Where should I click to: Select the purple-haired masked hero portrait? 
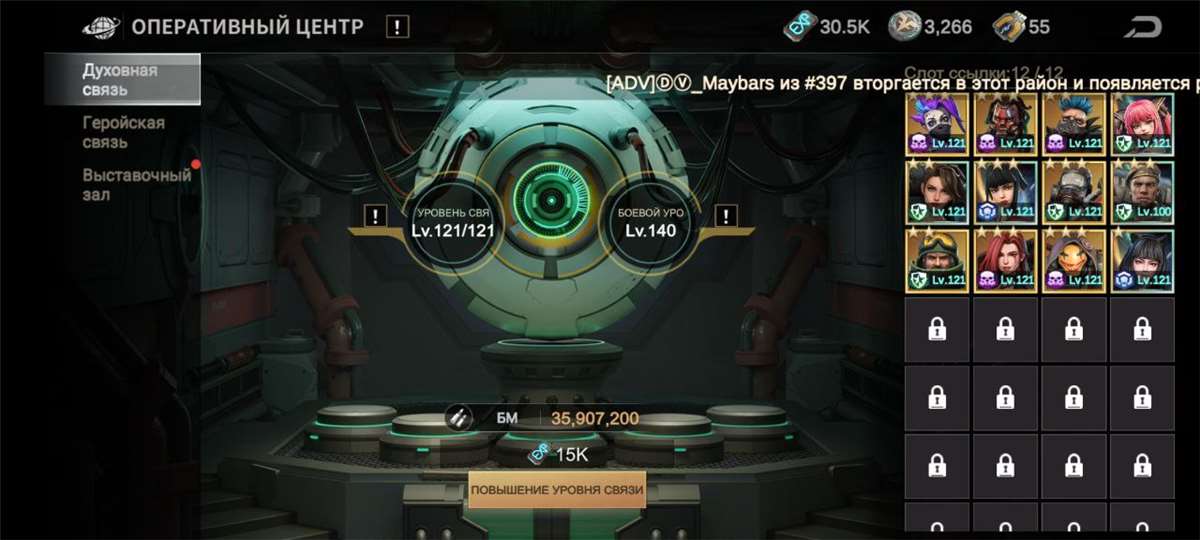(x=937, y=123)
